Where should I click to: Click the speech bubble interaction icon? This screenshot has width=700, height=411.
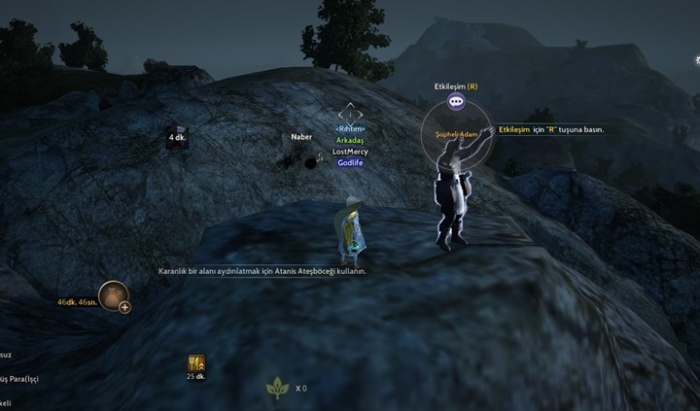point(456,101)
